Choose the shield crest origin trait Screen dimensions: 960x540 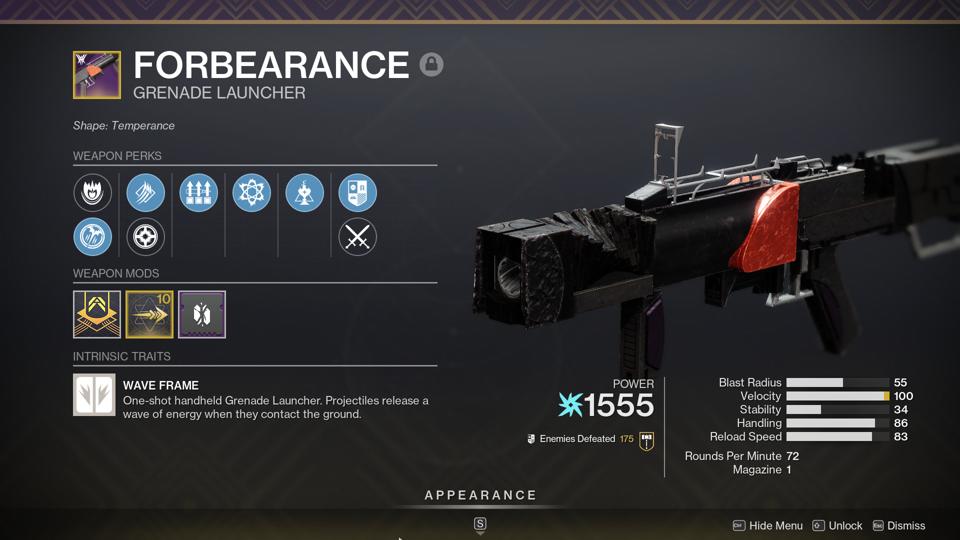357,192
